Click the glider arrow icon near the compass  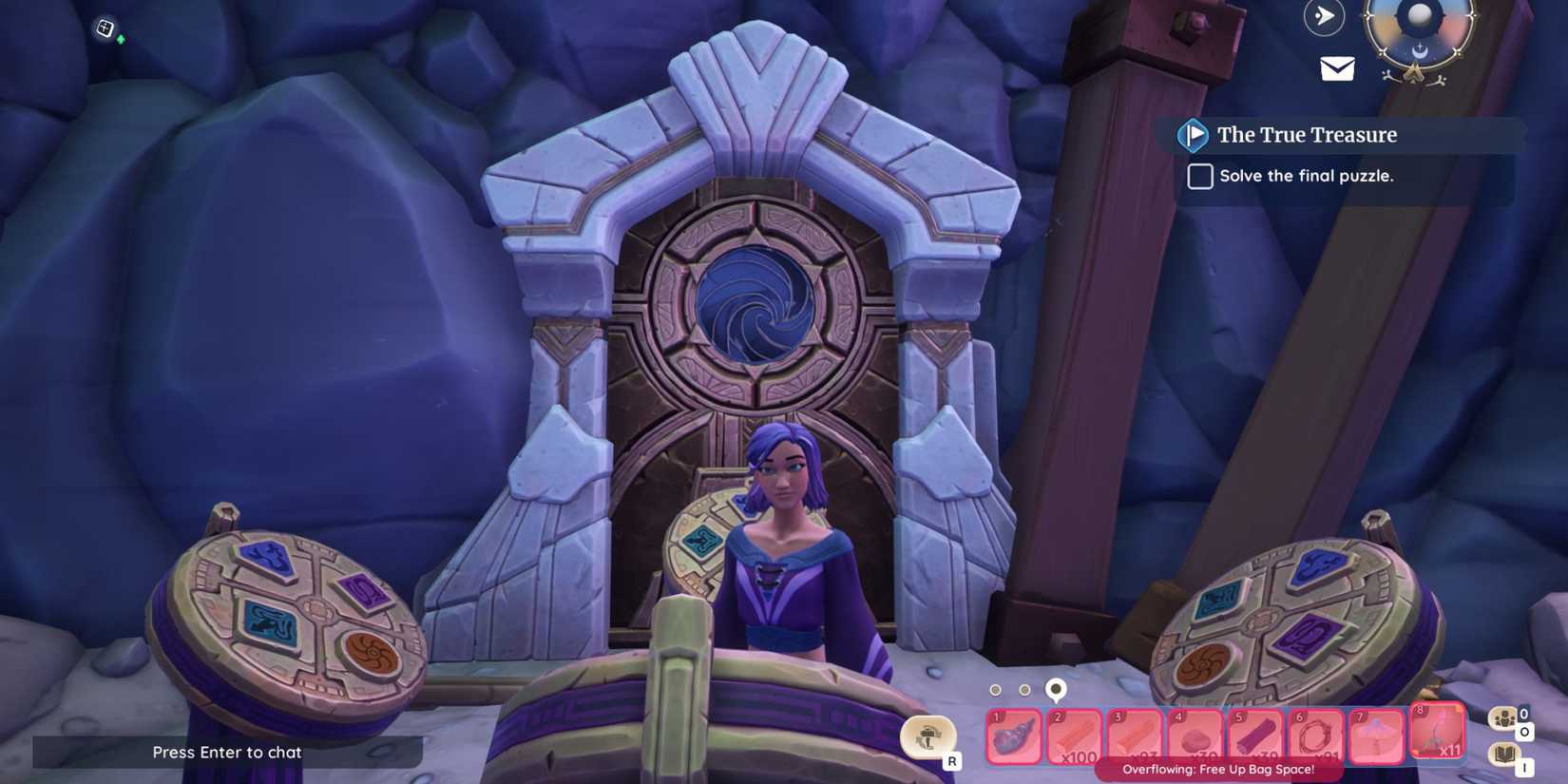point(1323,16)
